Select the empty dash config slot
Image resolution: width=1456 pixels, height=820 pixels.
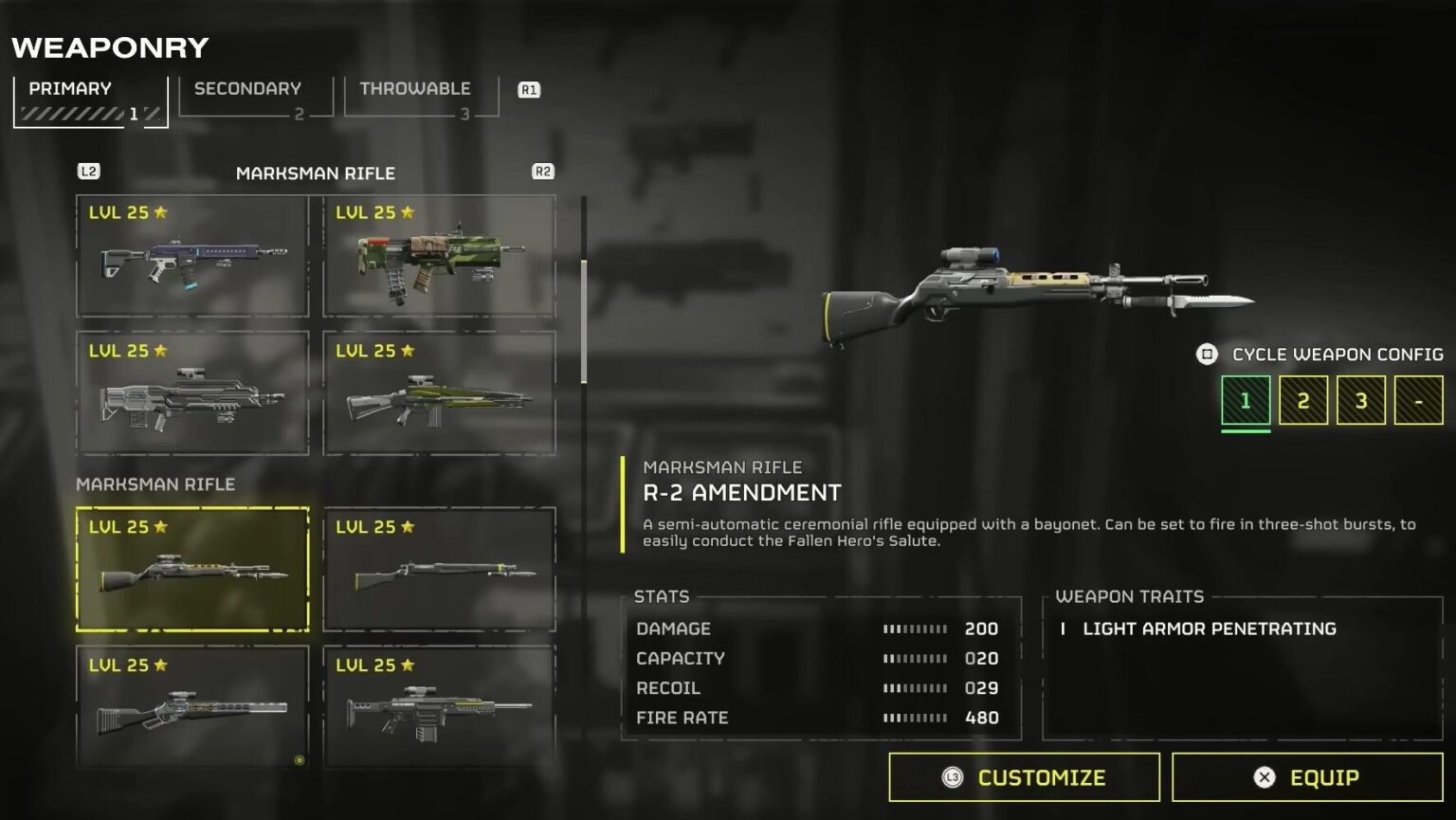pos(1416,400)
